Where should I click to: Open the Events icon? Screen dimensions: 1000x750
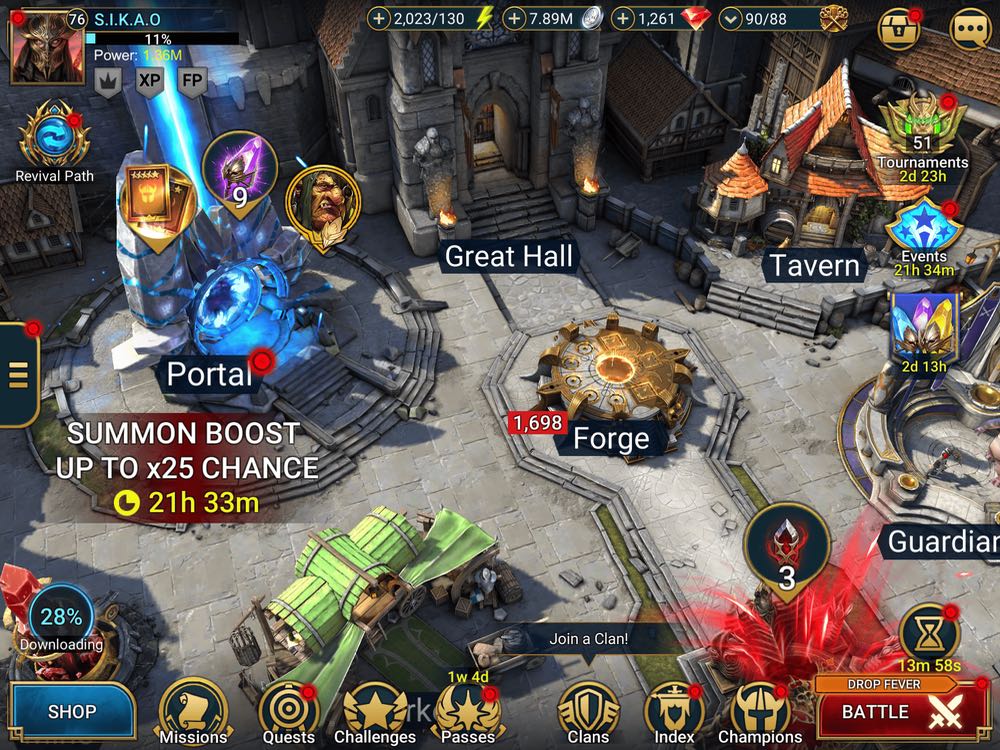[922, 228]
